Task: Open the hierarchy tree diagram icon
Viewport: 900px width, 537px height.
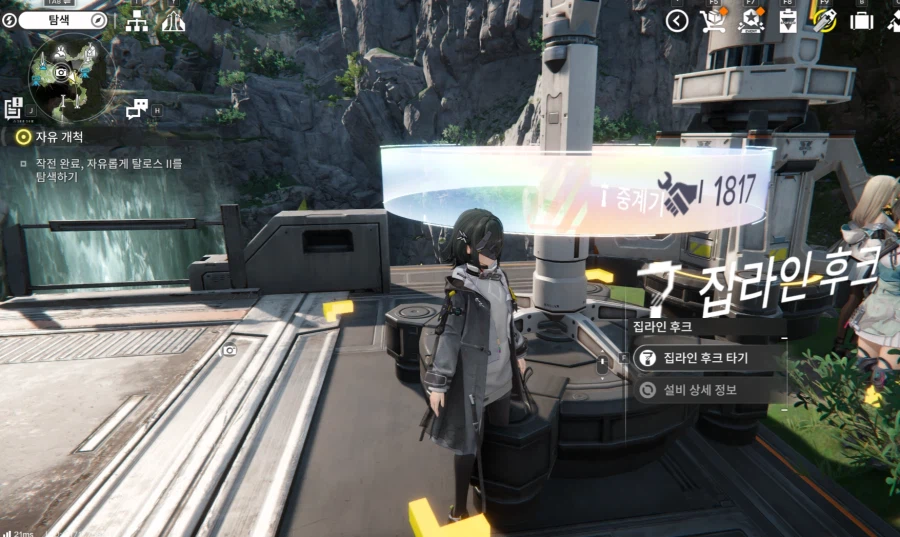Action: pyautogui.click(x=137, y=21)
